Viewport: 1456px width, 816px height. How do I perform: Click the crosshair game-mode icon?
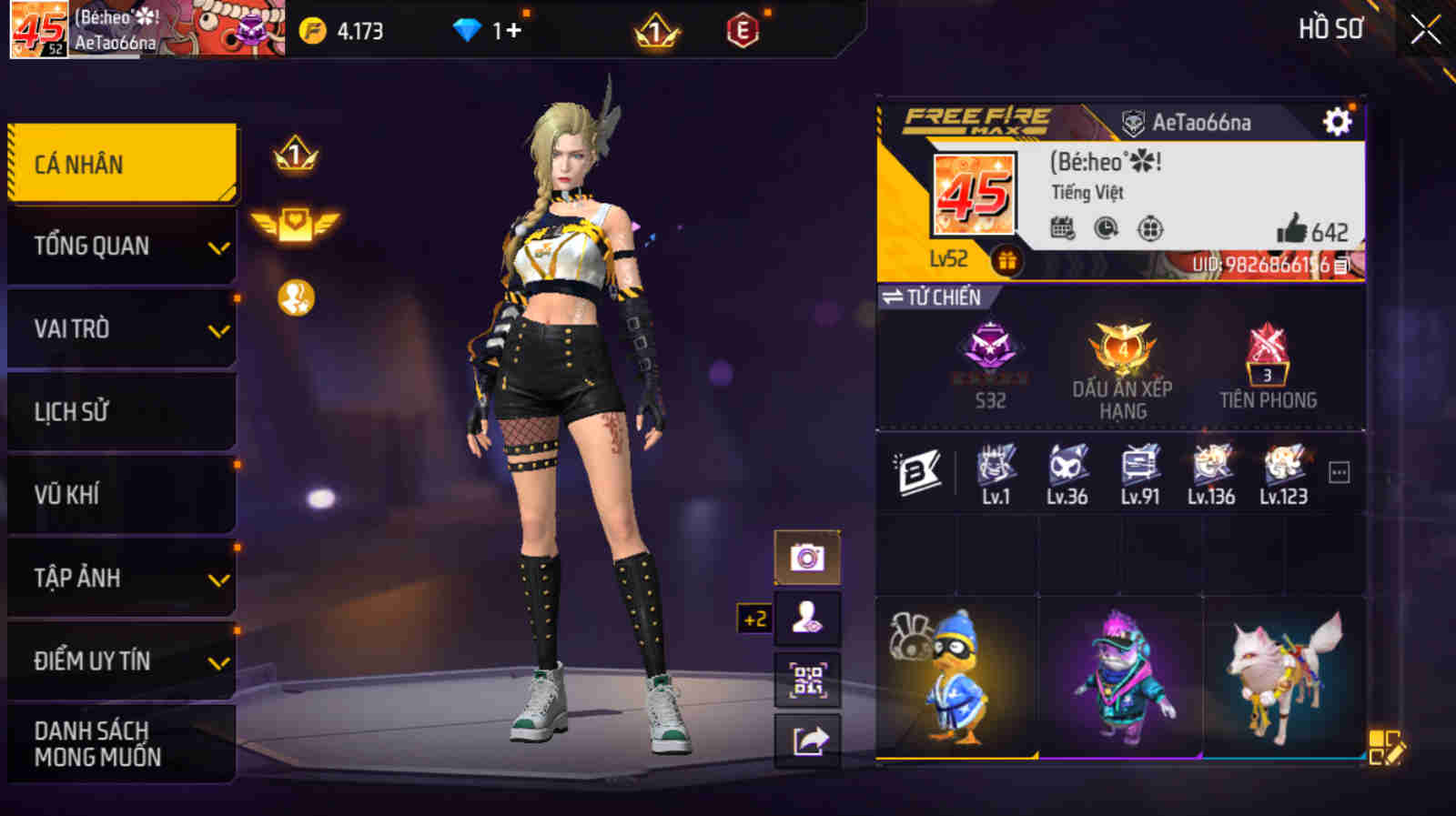coord(1148,230)
